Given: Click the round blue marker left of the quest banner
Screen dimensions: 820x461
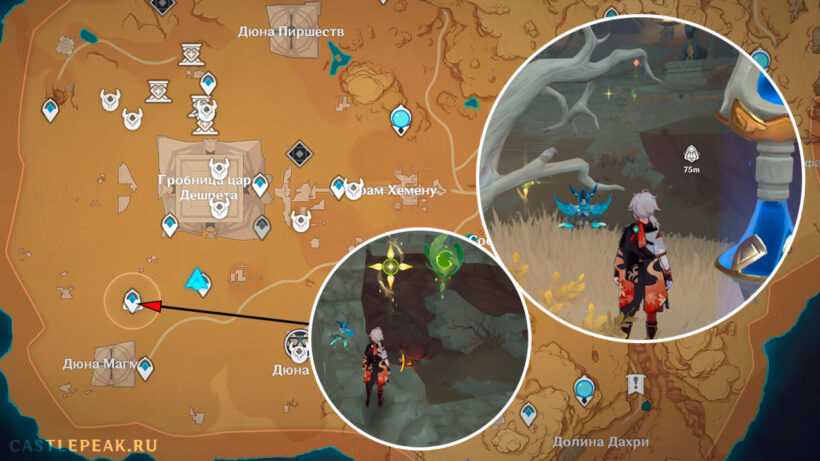Looking at the screenshot, I should 584,388.
